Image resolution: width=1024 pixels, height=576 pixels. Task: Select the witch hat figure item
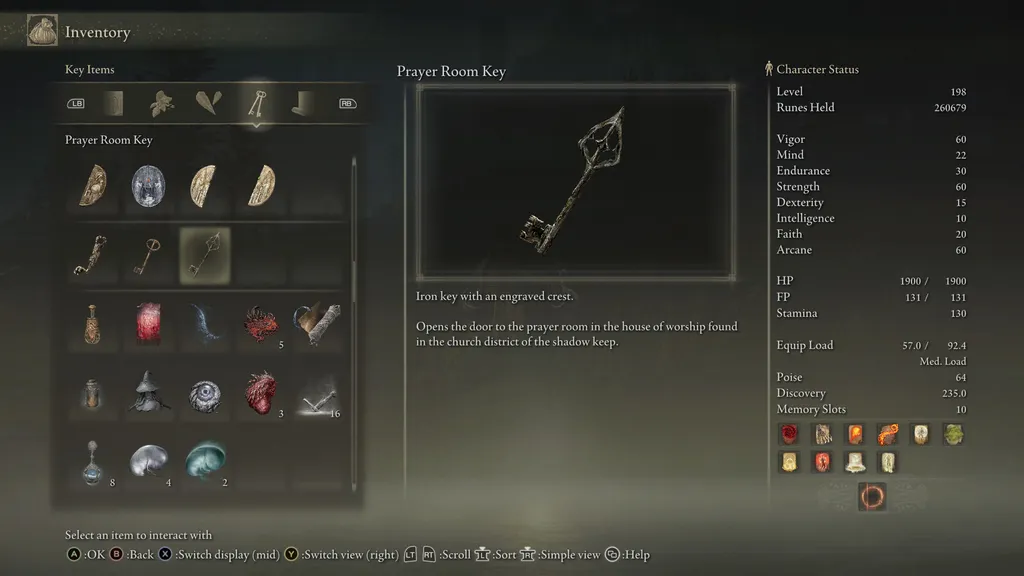tap(149, 393)
